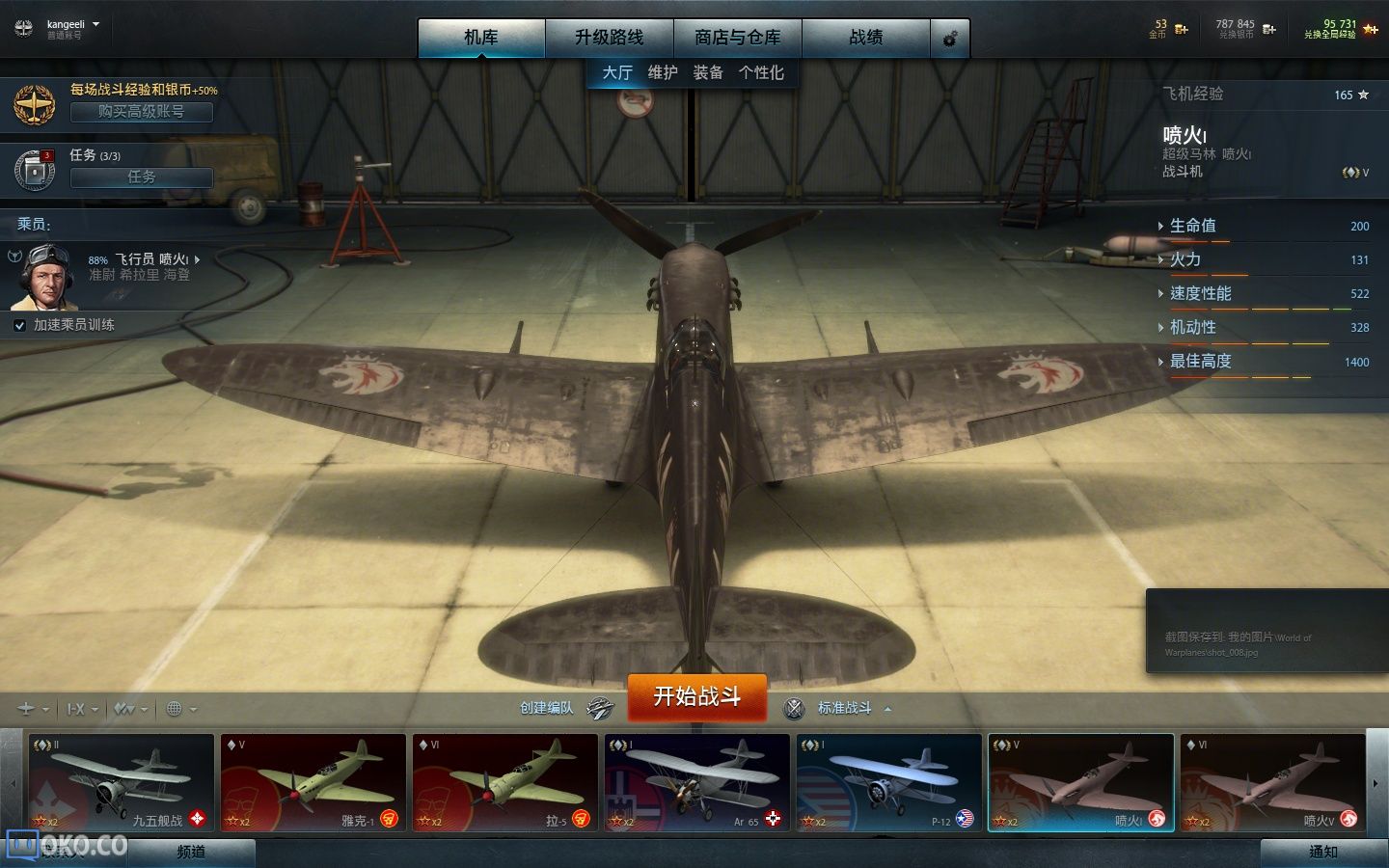Click 创建编队 to create a flight
Image resolution: width=1389 pixels, height=868 pixels.
coord(547,708)
